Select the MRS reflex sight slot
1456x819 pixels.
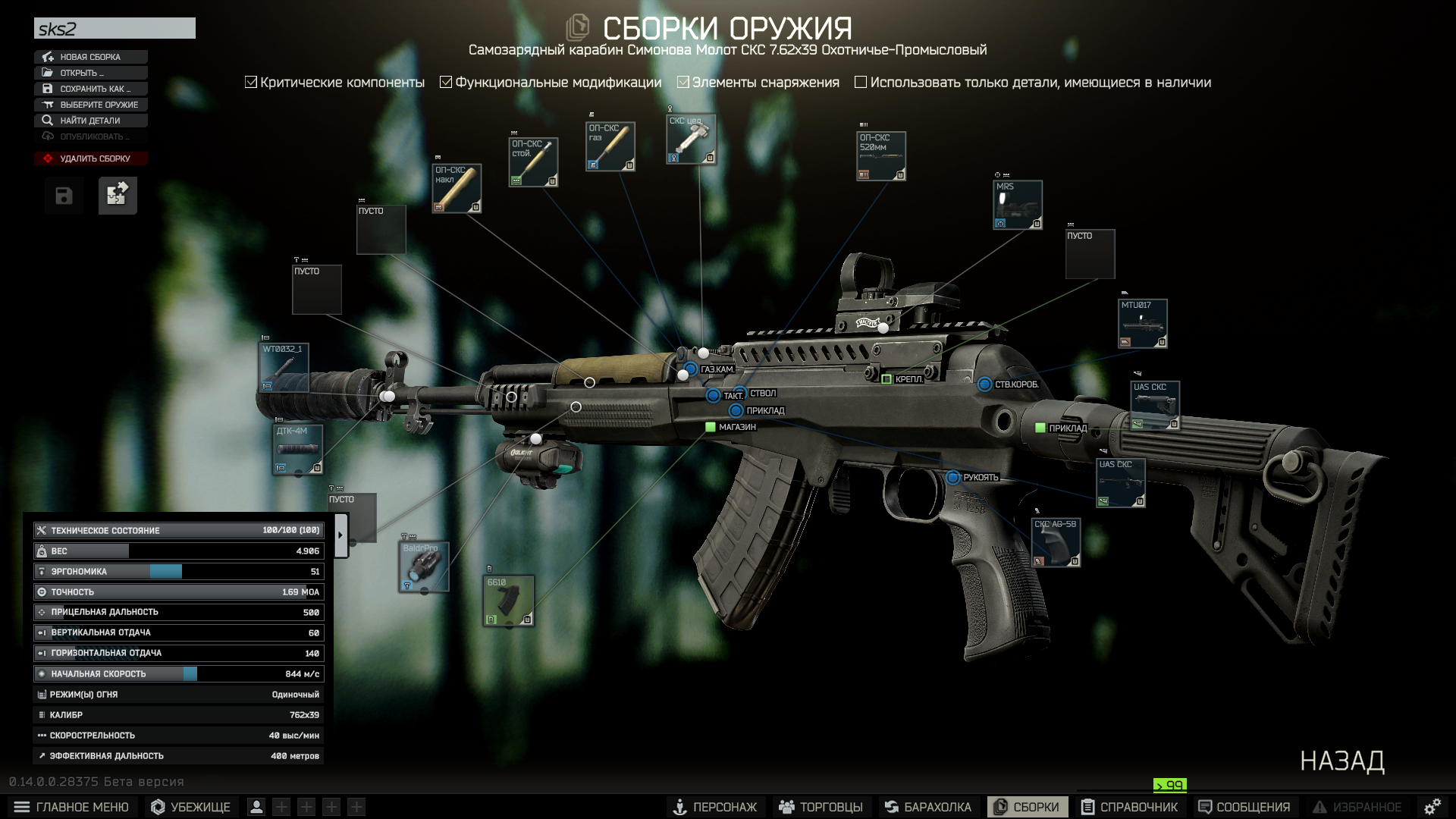tap(1018, 205)
